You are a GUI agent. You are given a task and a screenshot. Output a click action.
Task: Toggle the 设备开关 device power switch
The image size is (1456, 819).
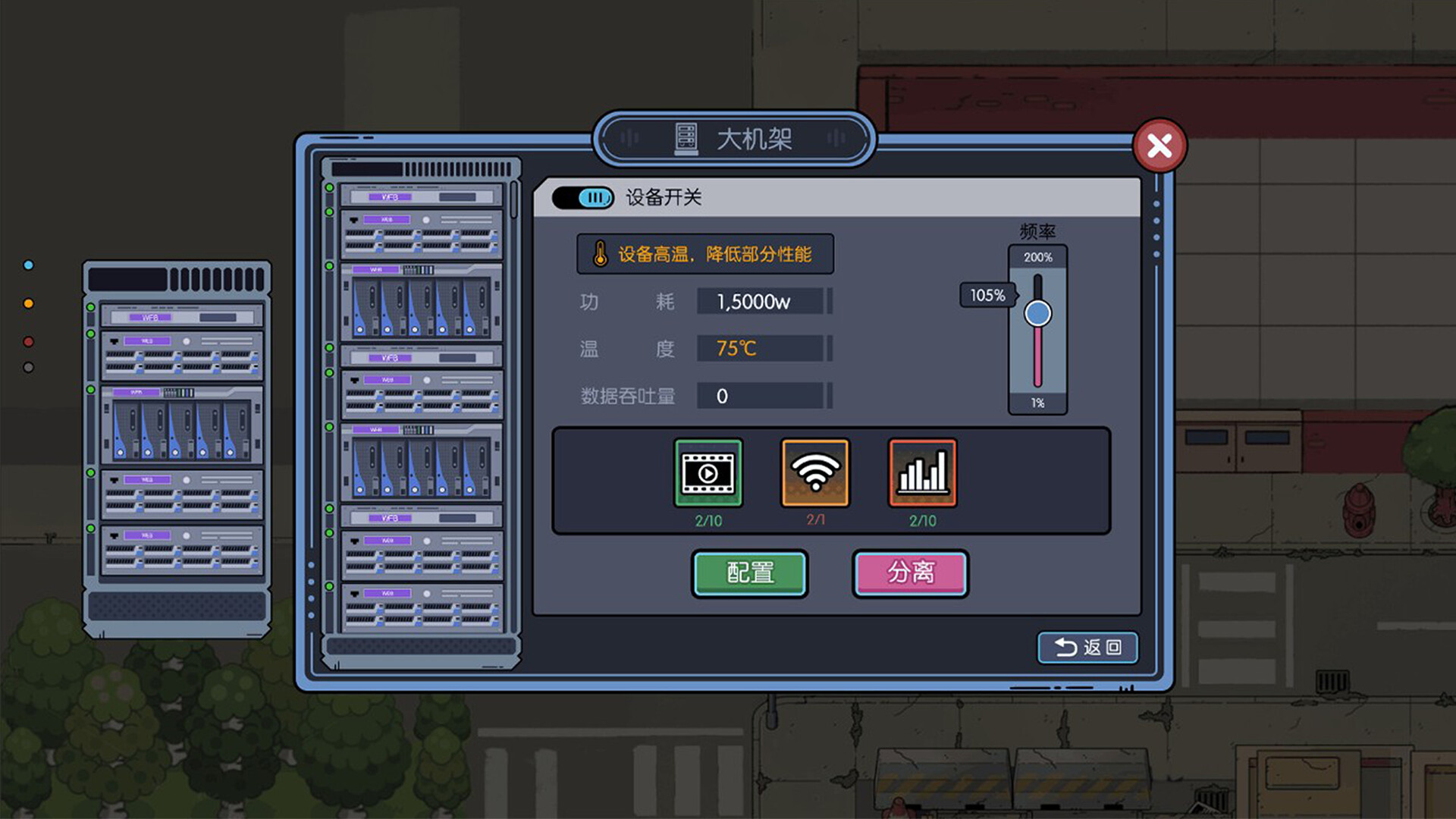(584, 197)
